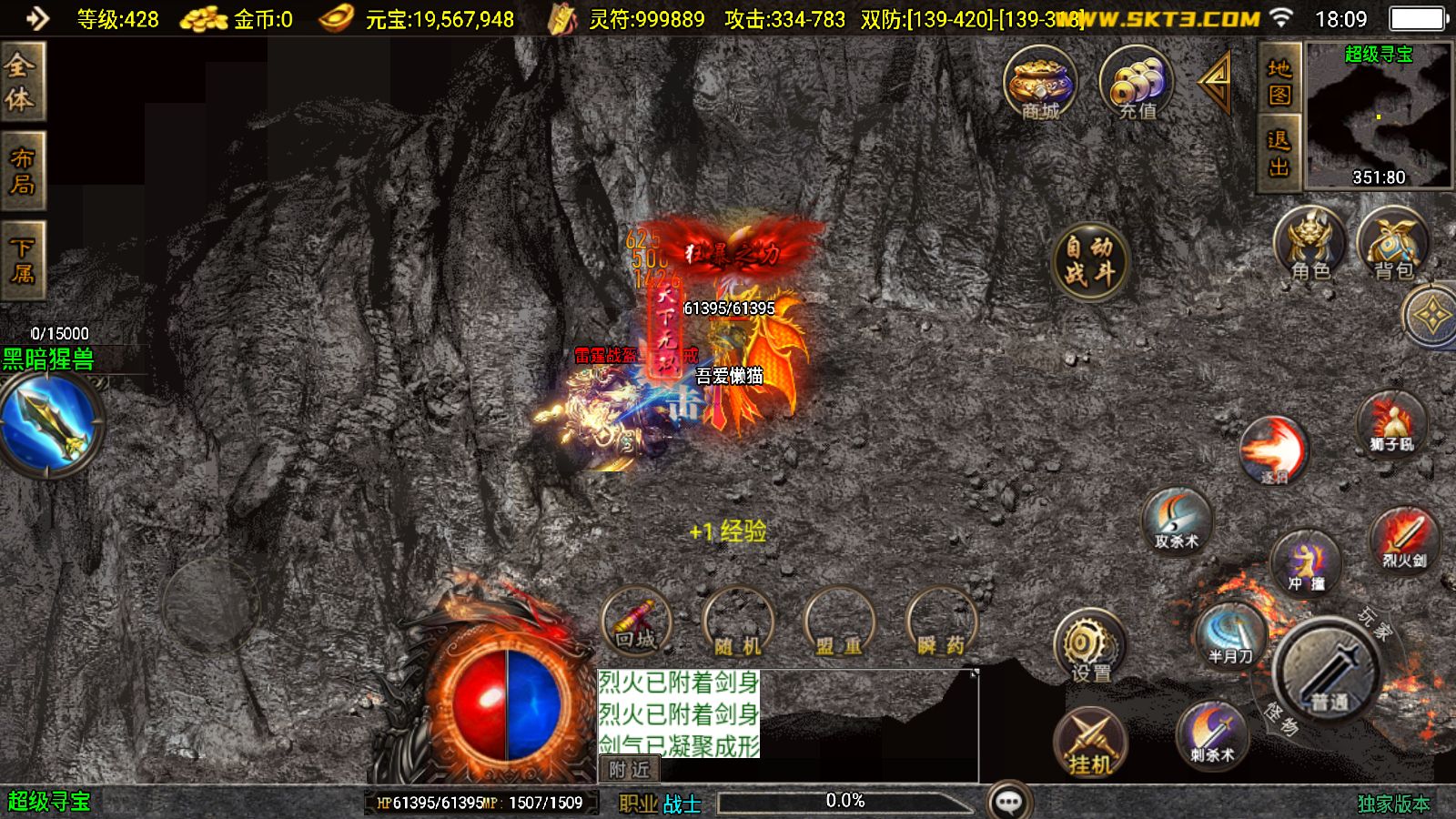Image resolution: width=1456 pixels, height=819 pixels.
Task: Open the 商城 shop
Action: [1040, 83]
